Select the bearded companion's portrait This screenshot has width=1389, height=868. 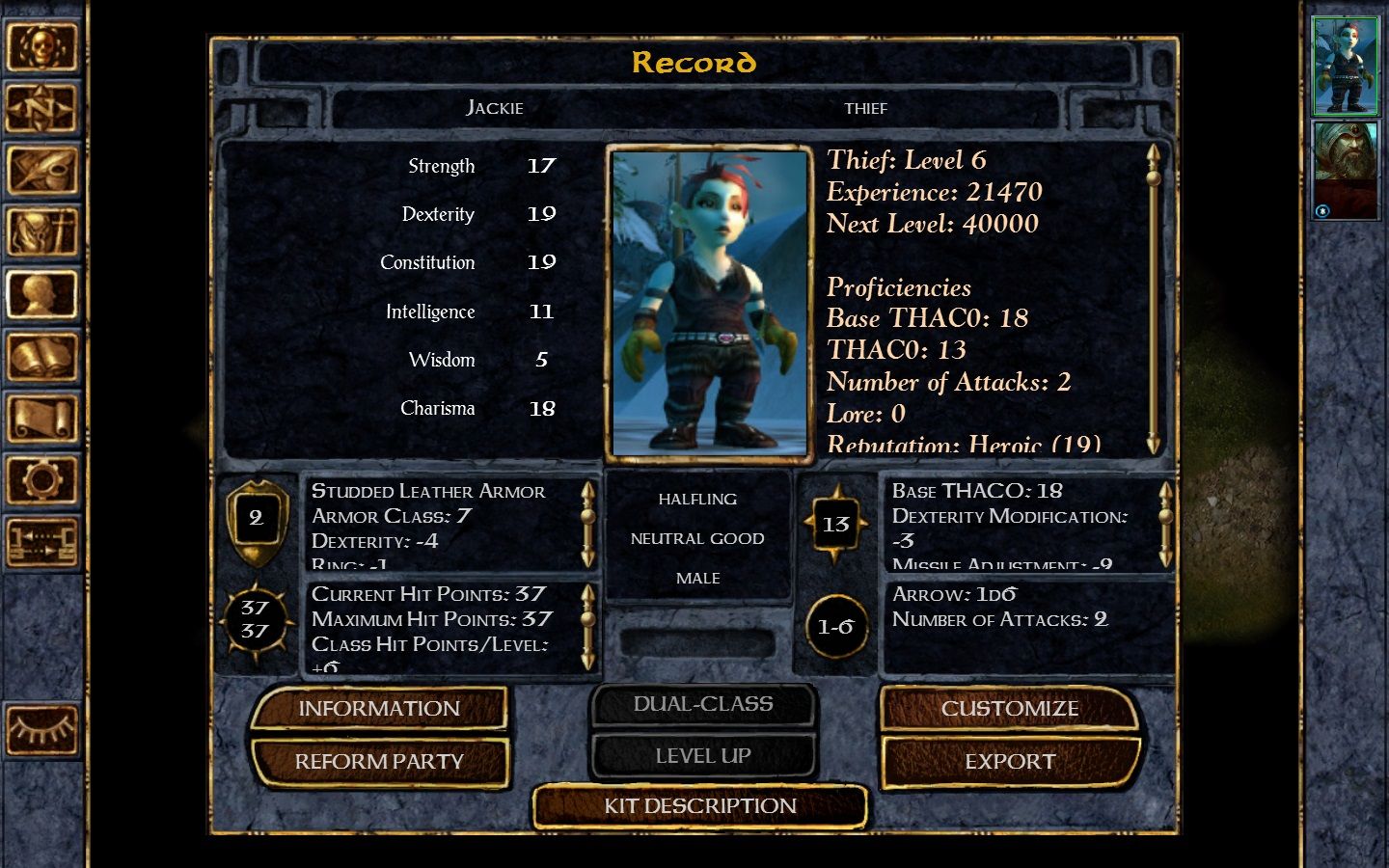pos(1346,171)
